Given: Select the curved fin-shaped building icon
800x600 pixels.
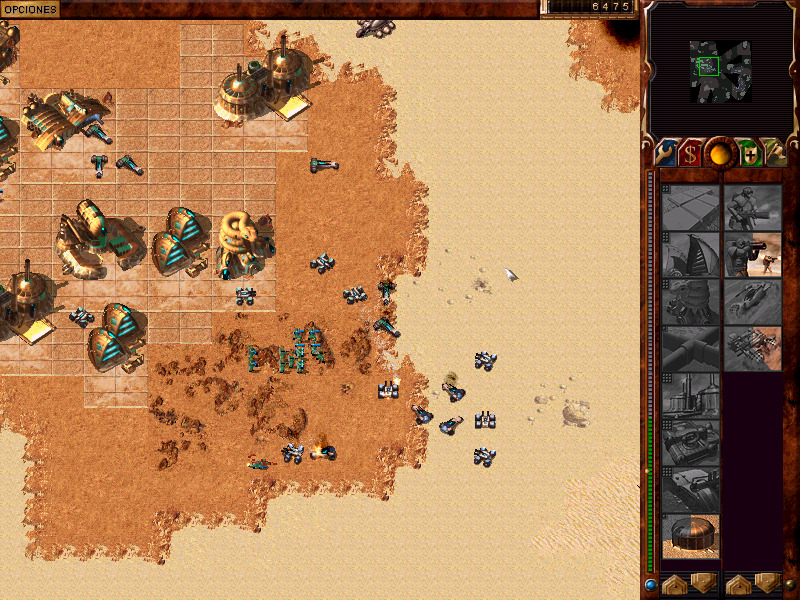Looking at the screenshot, I should [x=691, y=254].
